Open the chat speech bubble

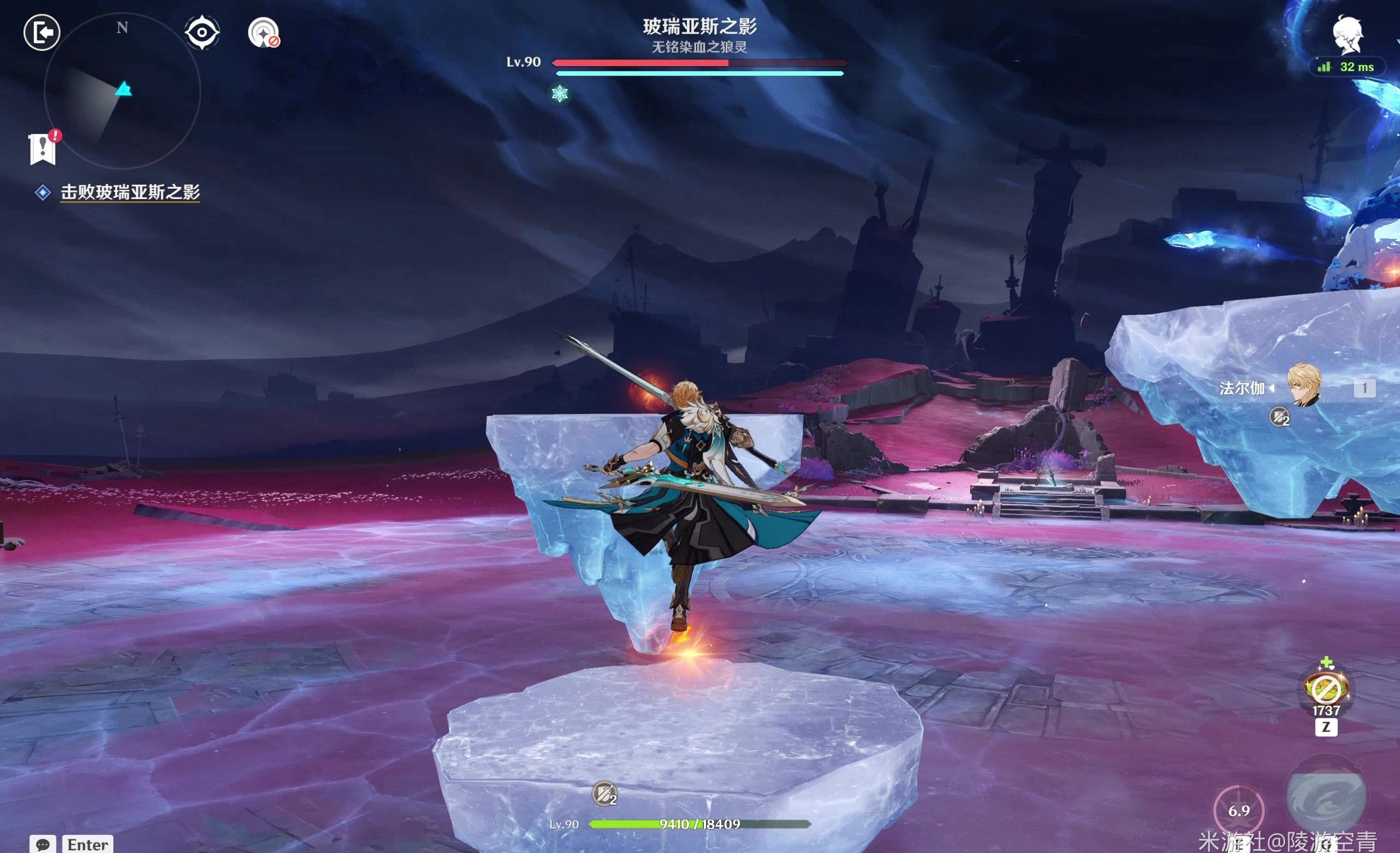click(43, 844)
